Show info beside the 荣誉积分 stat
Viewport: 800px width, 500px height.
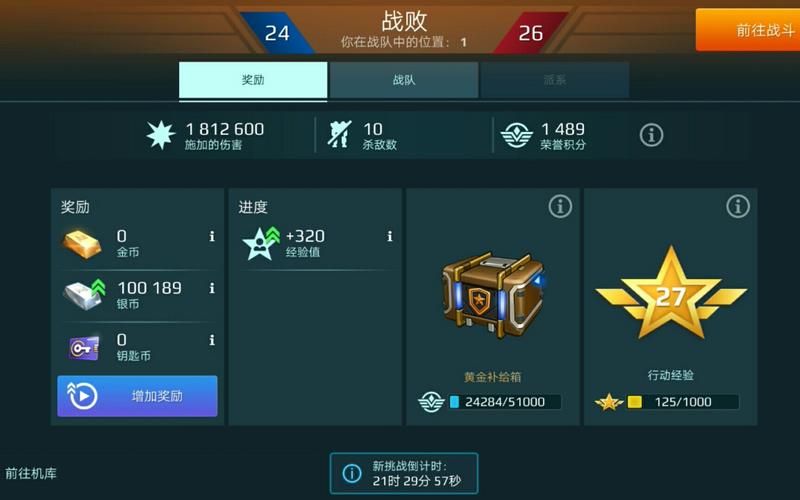(x=651, y=135)
